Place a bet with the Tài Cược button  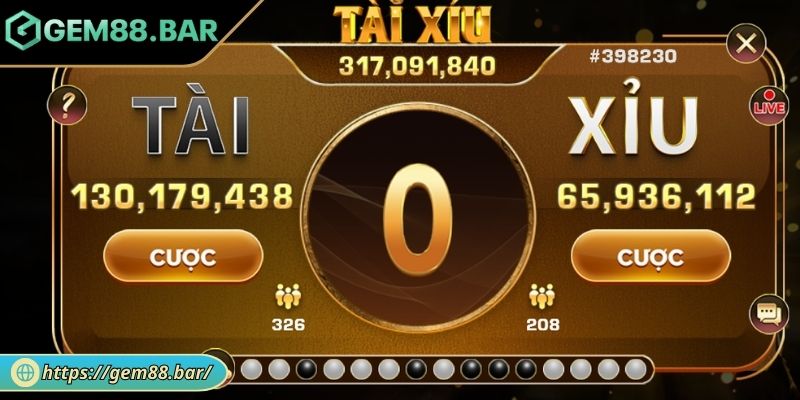[182, 256]
